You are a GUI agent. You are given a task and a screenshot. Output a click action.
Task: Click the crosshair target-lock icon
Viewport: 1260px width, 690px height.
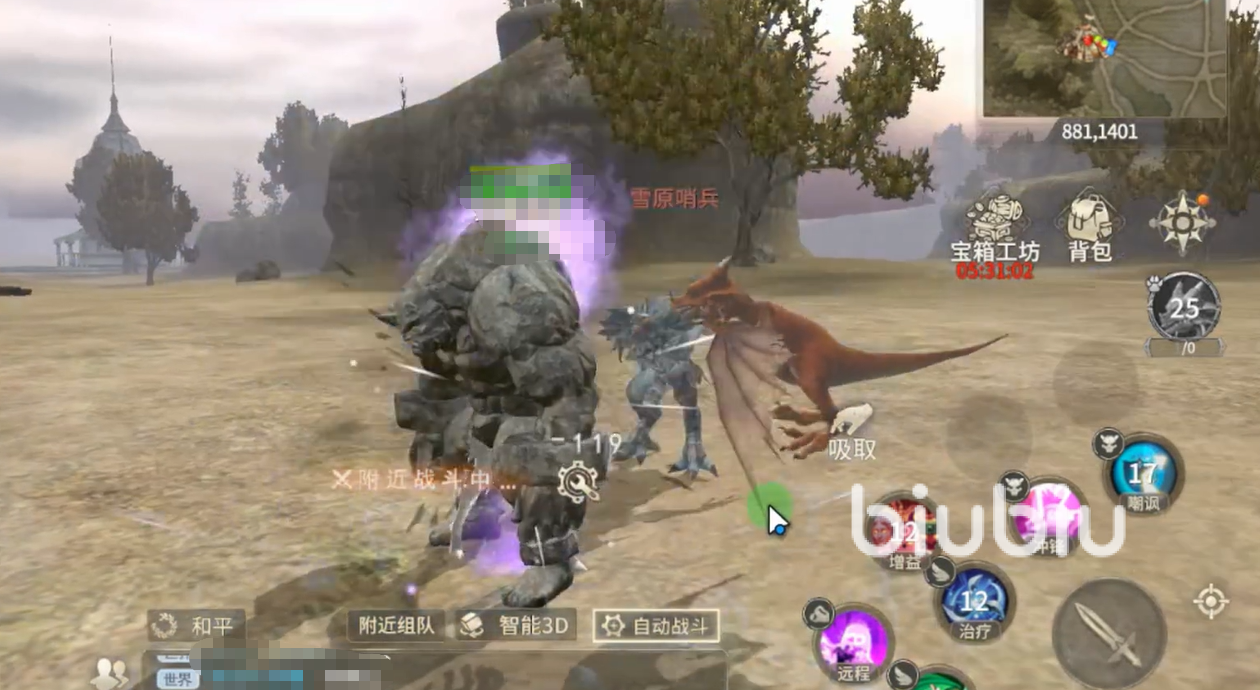pyautogui.click(x=1211, y=601)
